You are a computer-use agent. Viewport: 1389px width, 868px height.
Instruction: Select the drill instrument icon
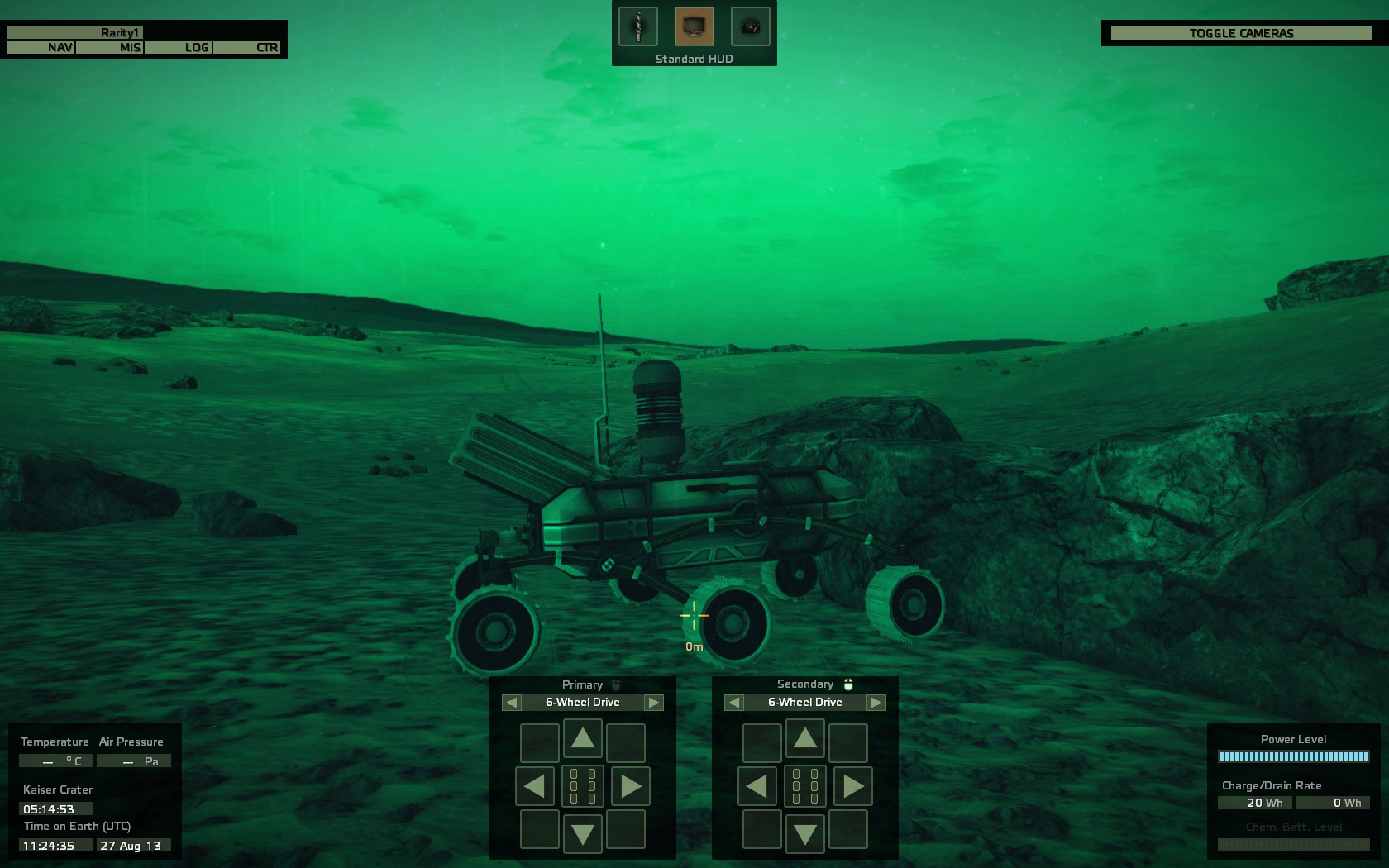pos(637,26)
